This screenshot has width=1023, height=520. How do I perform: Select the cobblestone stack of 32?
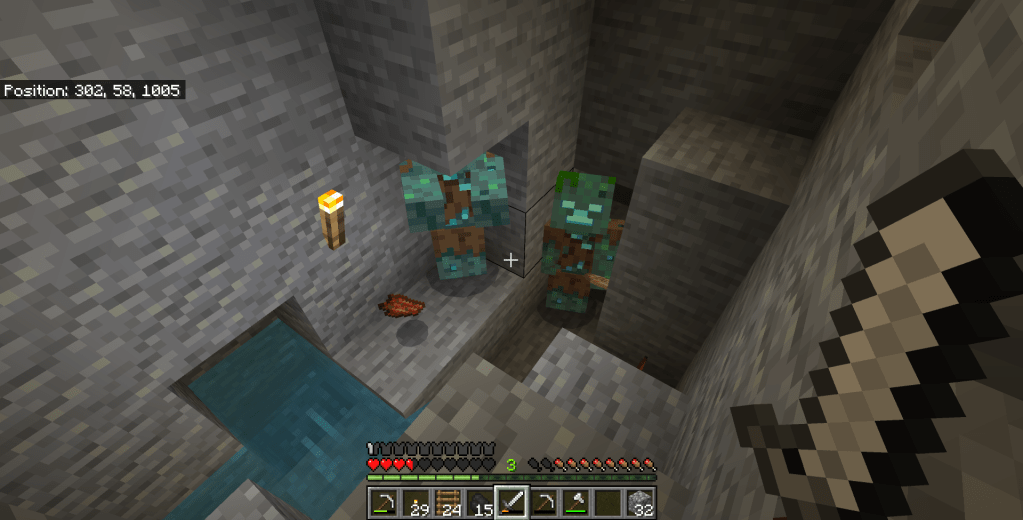(x=641, y=502)
